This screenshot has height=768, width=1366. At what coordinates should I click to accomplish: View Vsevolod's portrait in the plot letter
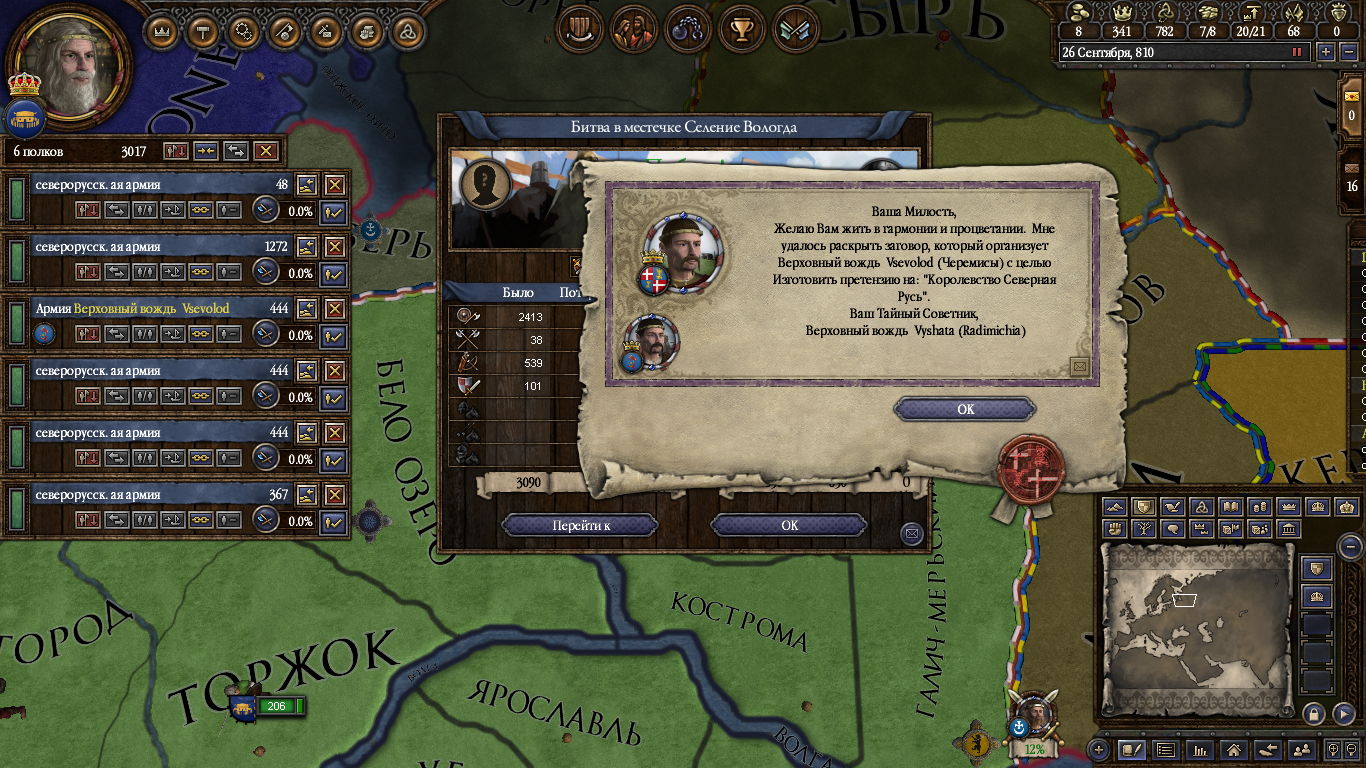pos(683,251)
